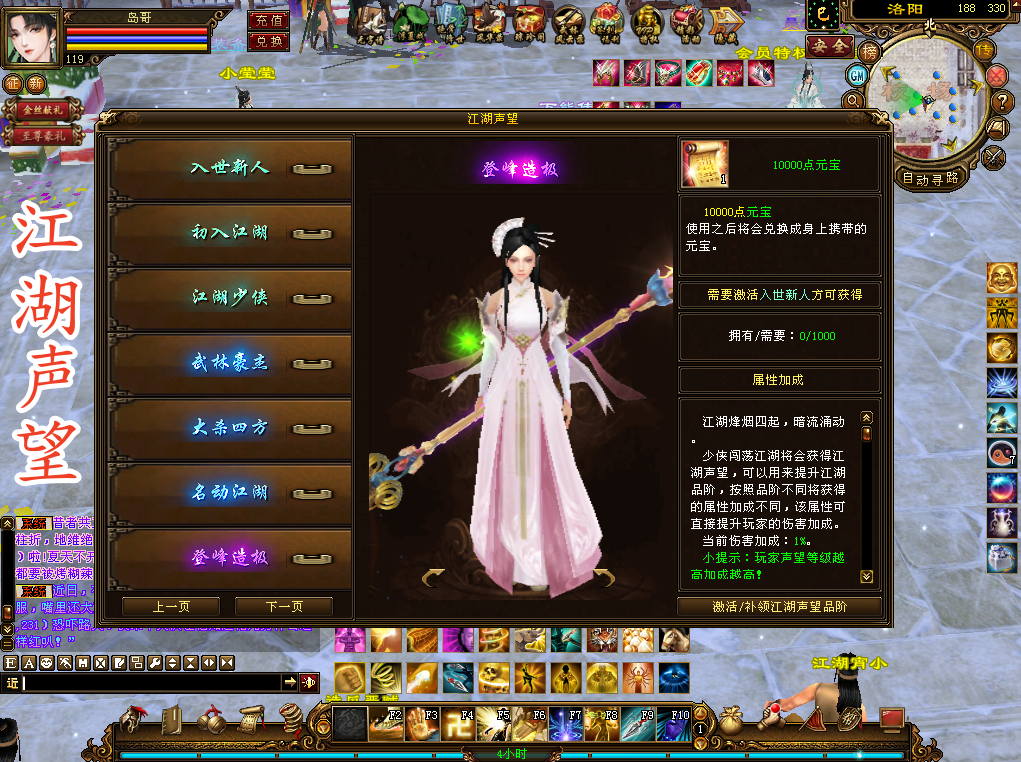Viewport: 1021px width, 762px height.
Task: Choose the 初入江湖 rank entry
Action: coord(230,233)
